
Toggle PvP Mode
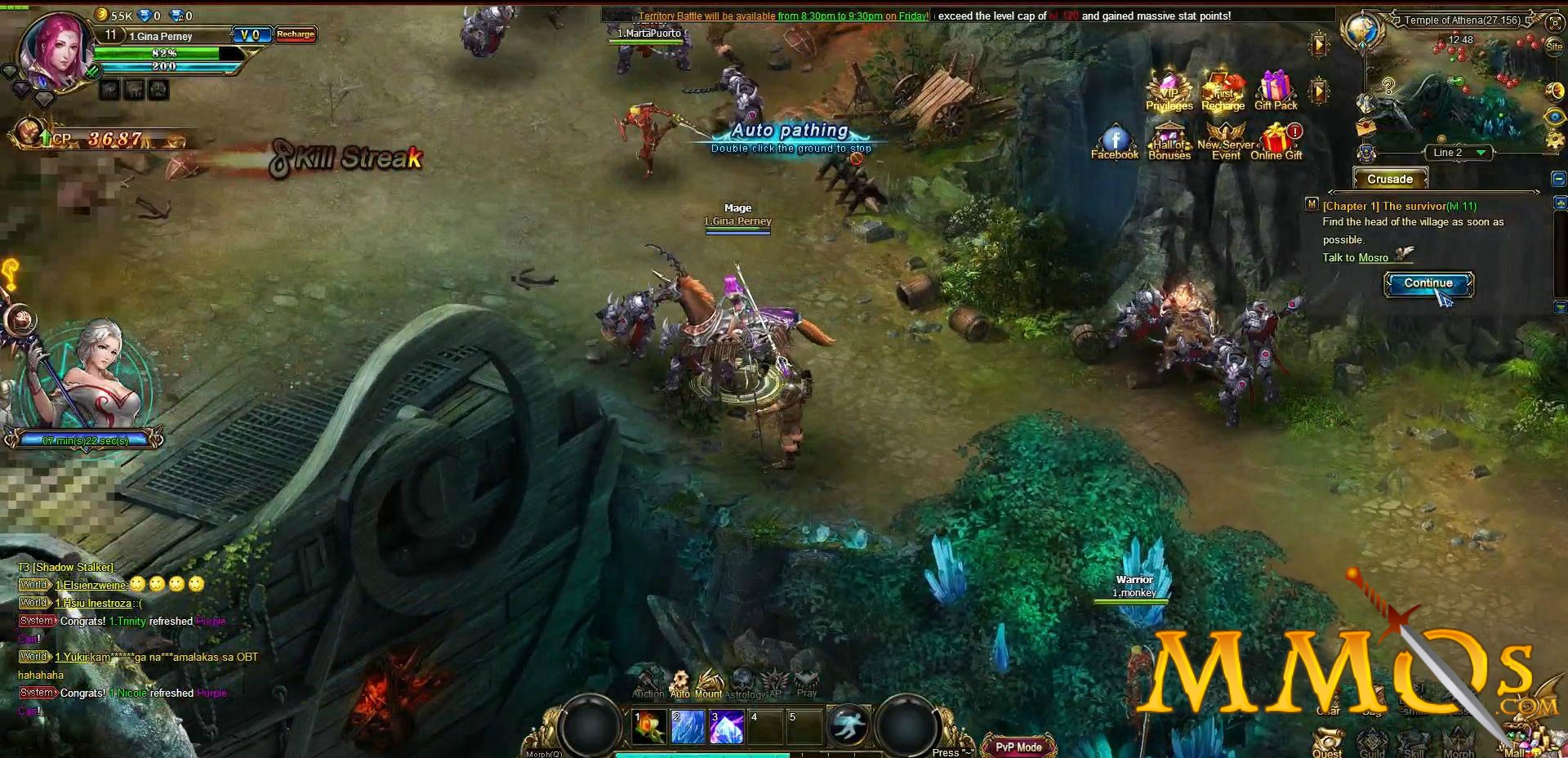[x=1018, y=747]
